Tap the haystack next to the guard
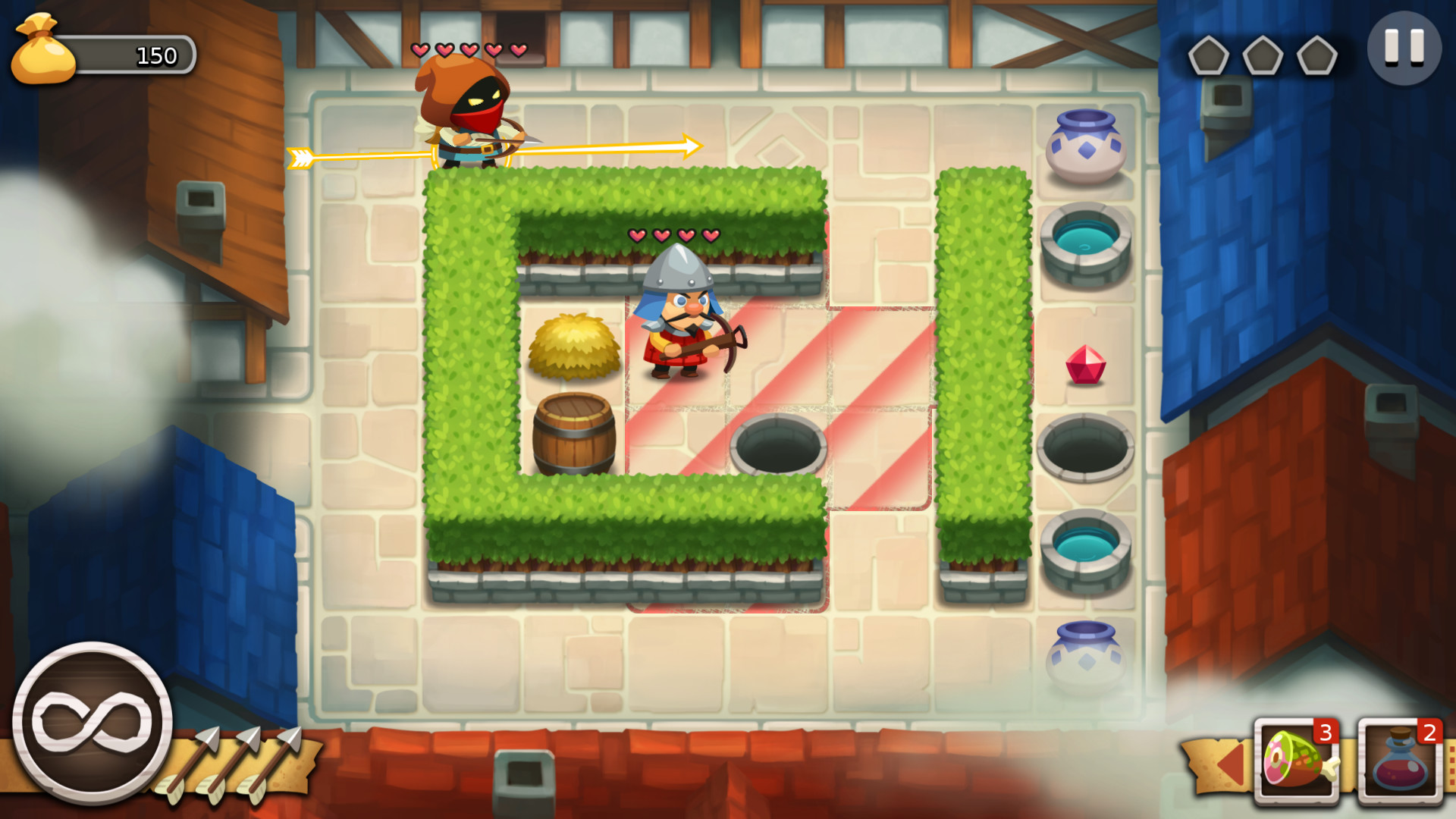1456x819 pixels. pyautogui.click(x=573, y=345)
